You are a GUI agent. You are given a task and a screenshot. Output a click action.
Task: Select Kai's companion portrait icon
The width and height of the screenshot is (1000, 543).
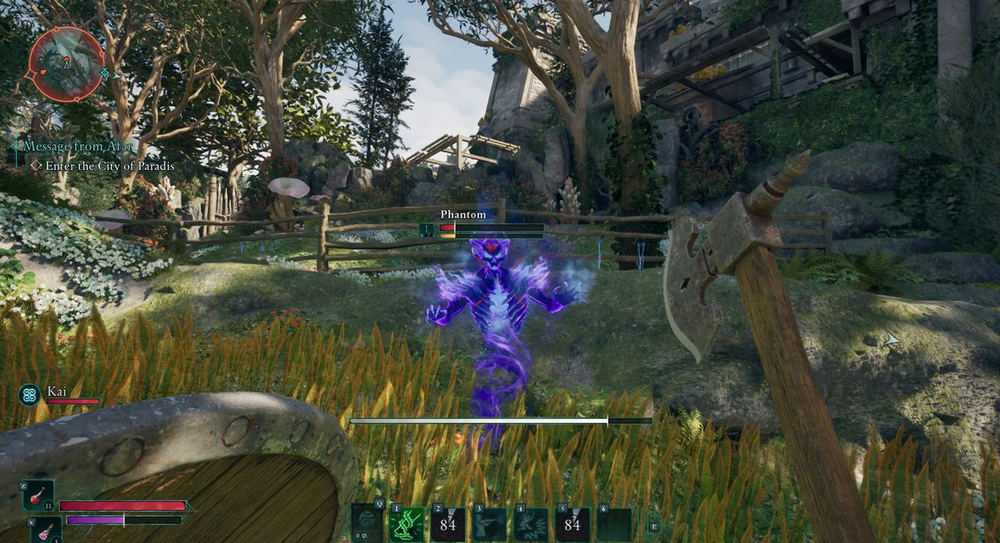(29, 395)
